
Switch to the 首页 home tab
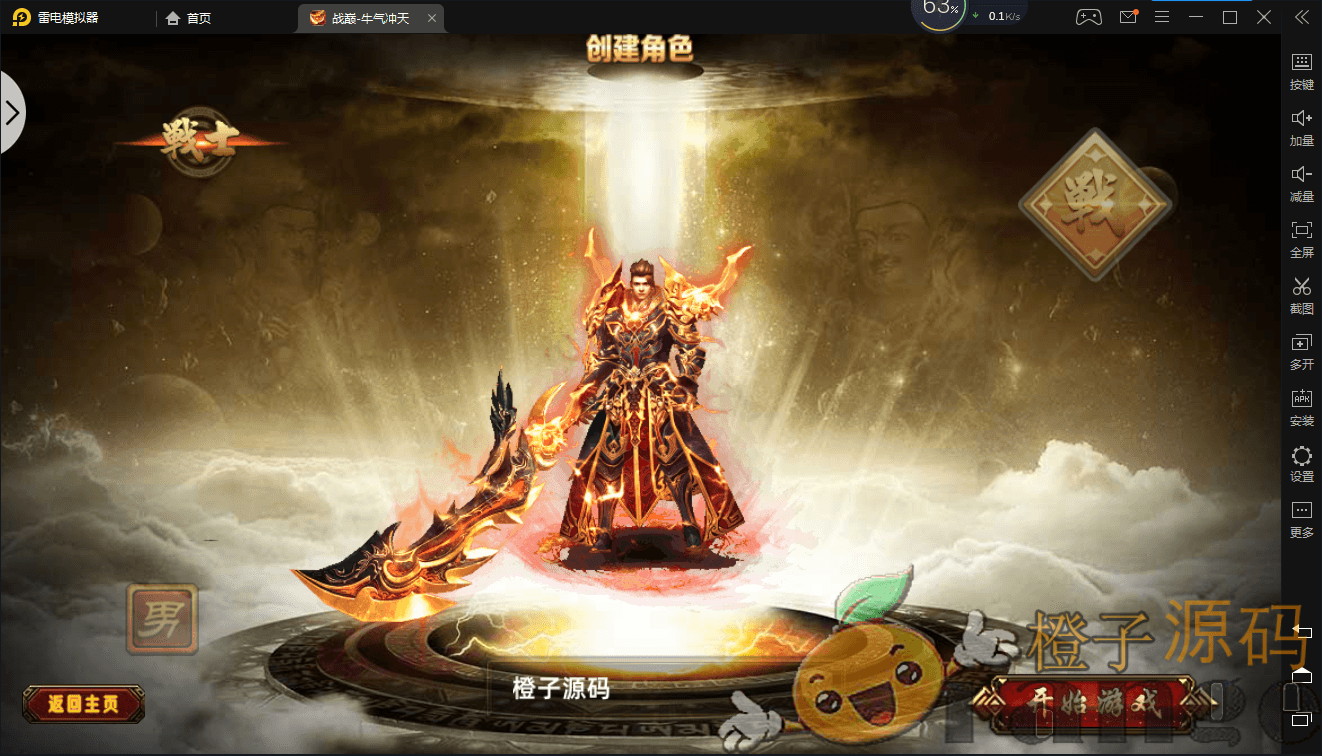tap(188, 17)
